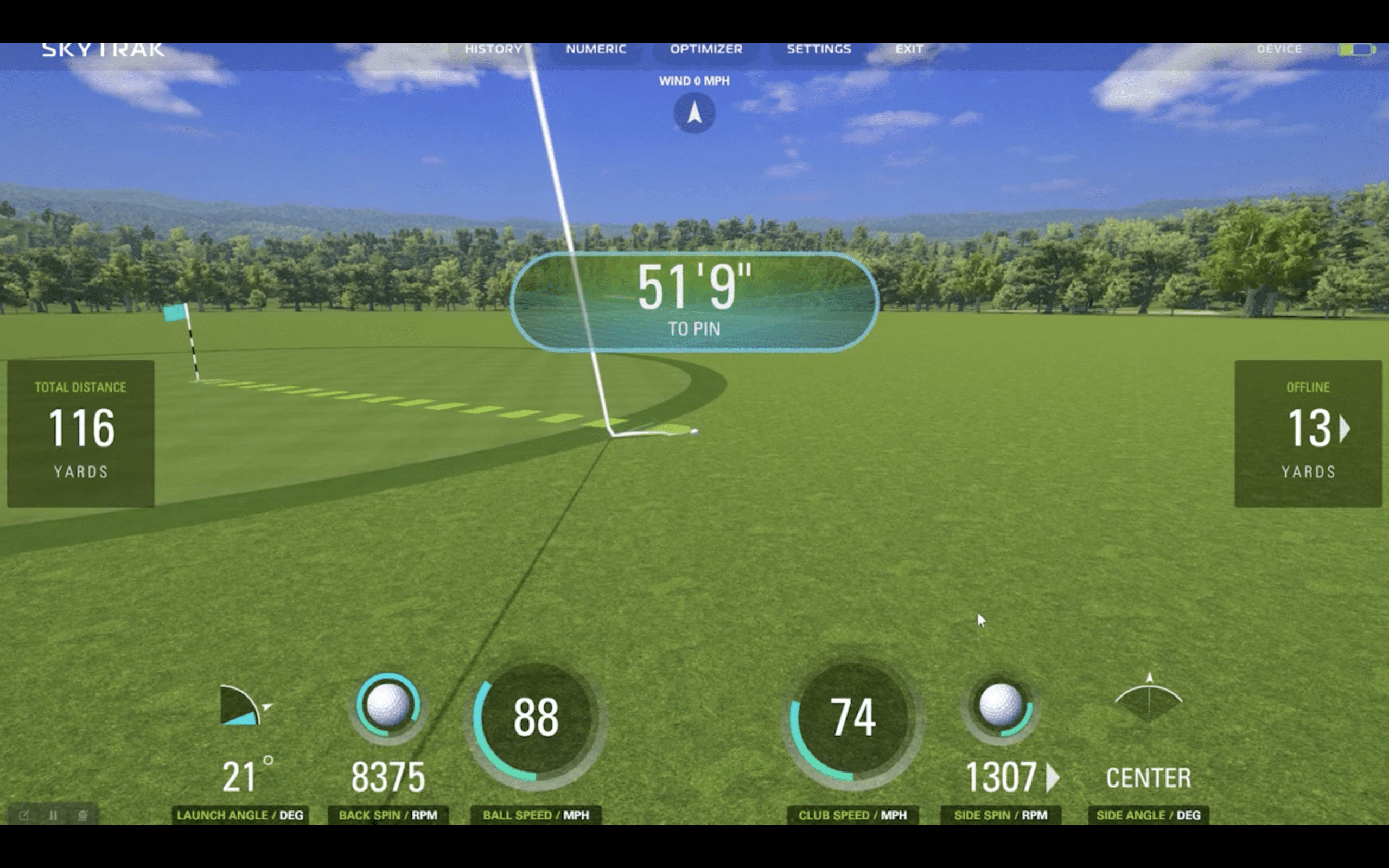
Task: Click the share/export icon
Action: (24, 815)
